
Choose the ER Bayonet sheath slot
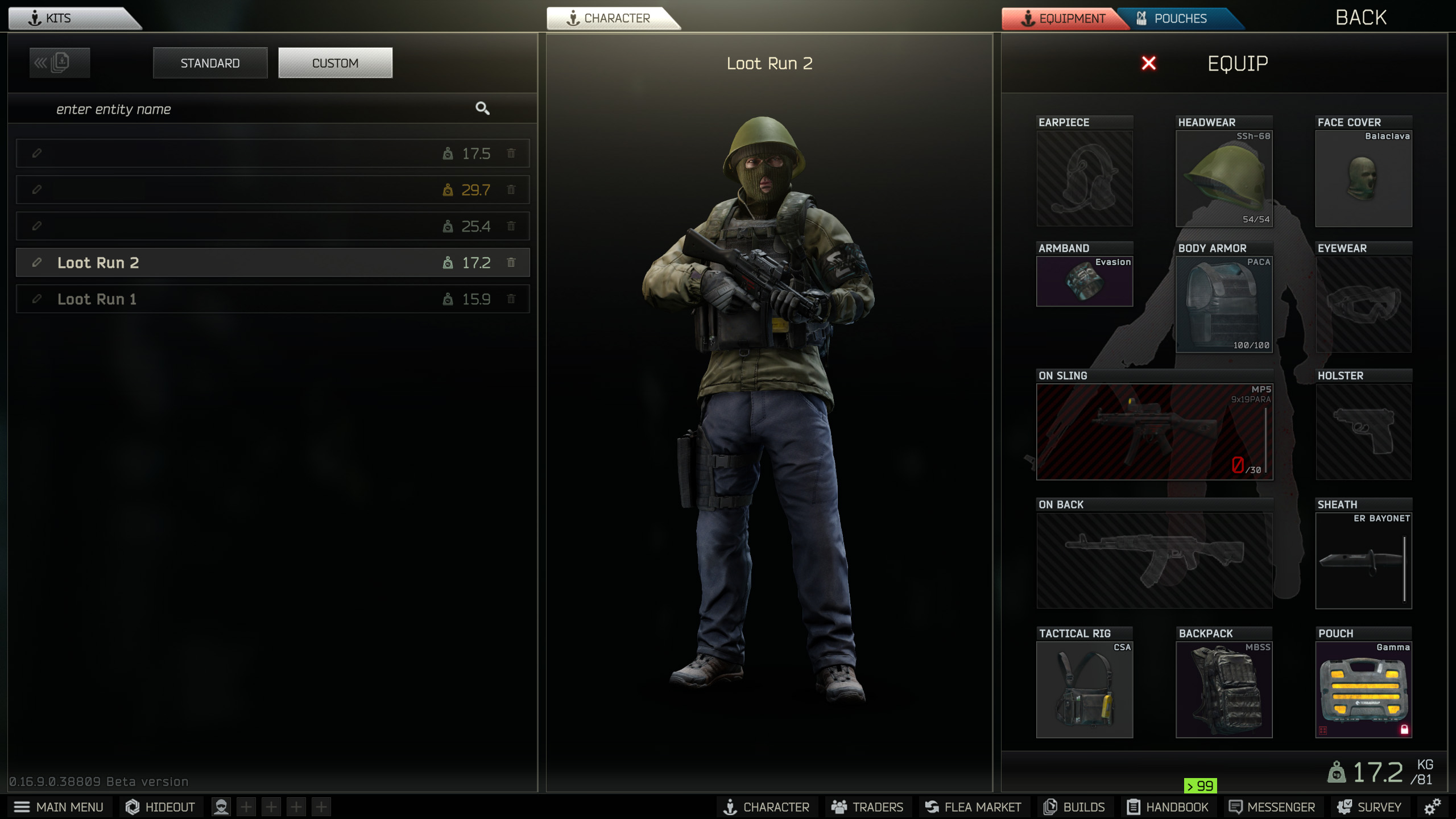click(x=1363, y=561)
